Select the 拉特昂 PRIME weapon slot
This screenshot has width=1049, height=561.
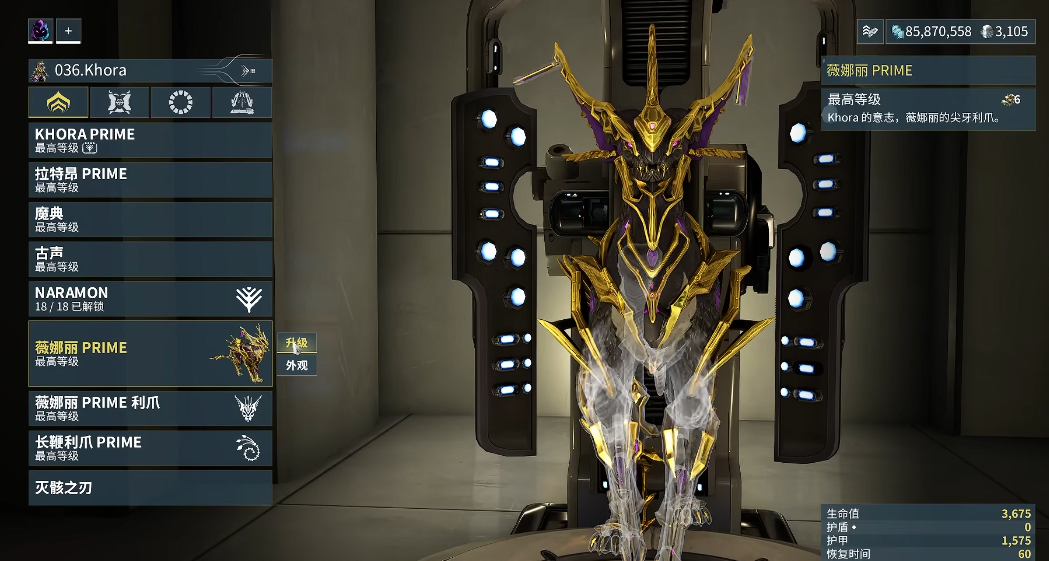pyautogui.click(x=150, y=179)
